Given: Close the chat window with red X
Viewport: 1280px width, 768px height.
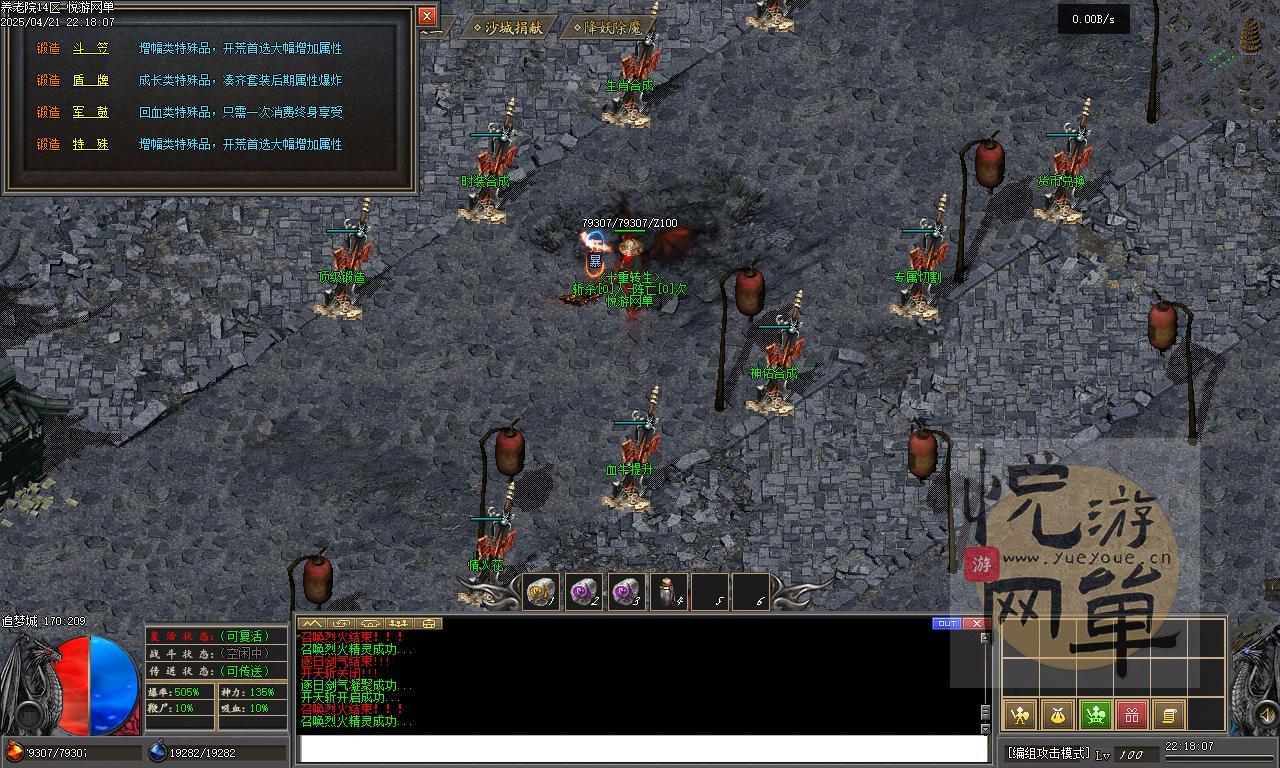Looking at the screenshot, I should click(976, 624).
